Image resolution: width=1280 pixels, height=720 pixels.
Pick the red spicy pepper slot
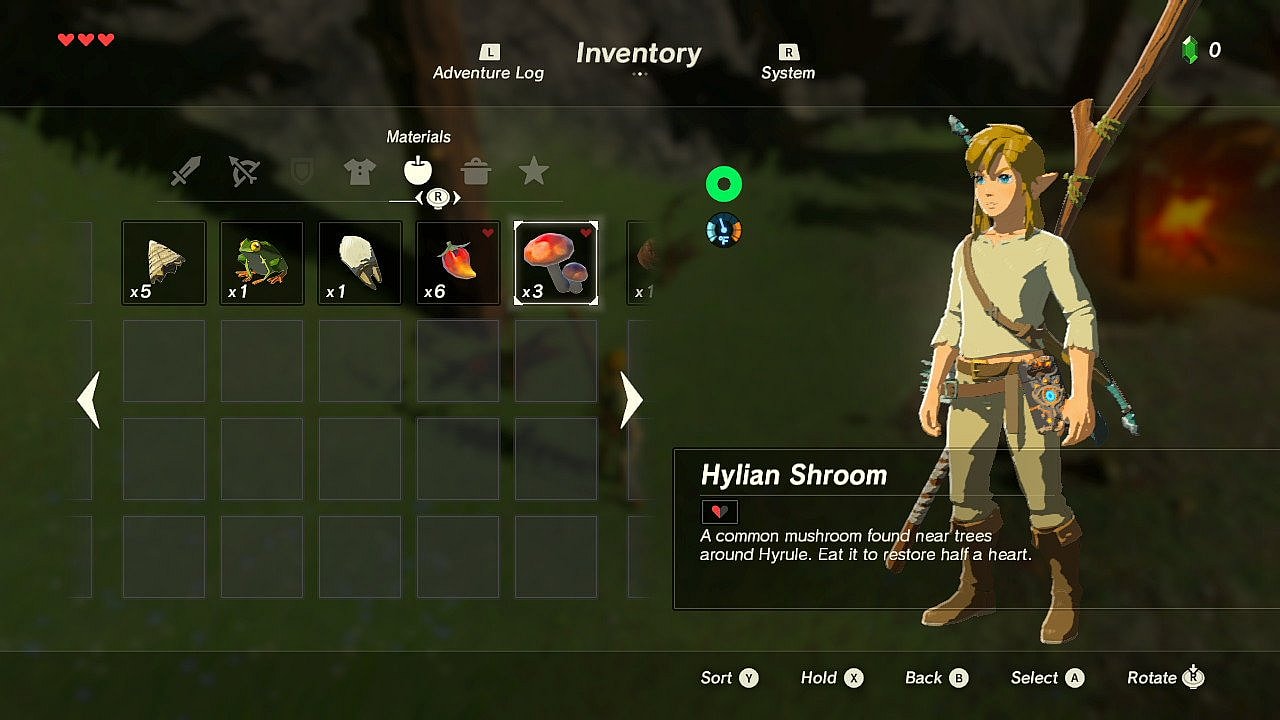[x=458, y=263]
